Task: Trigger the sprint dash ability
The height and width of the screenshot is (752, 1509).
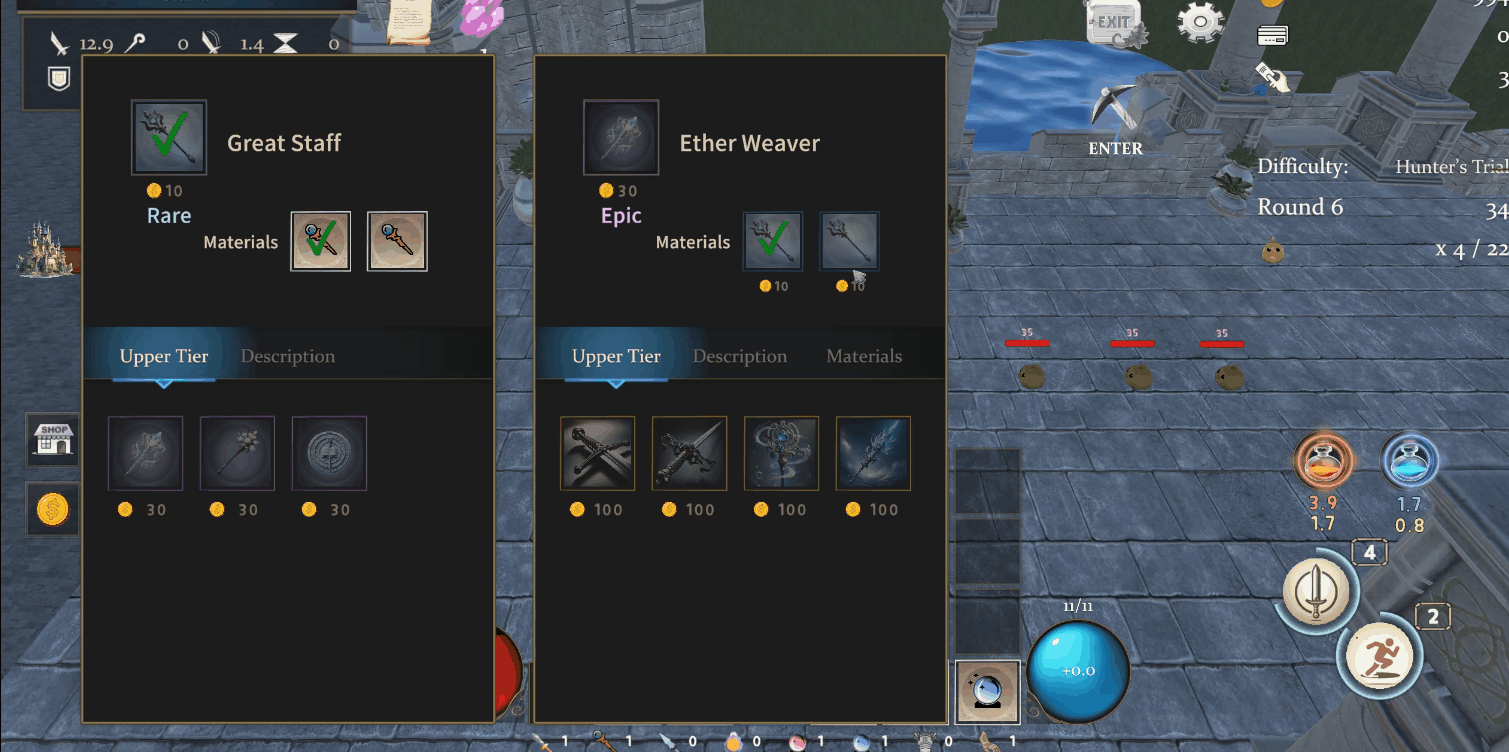Action: click(1380, 656)
